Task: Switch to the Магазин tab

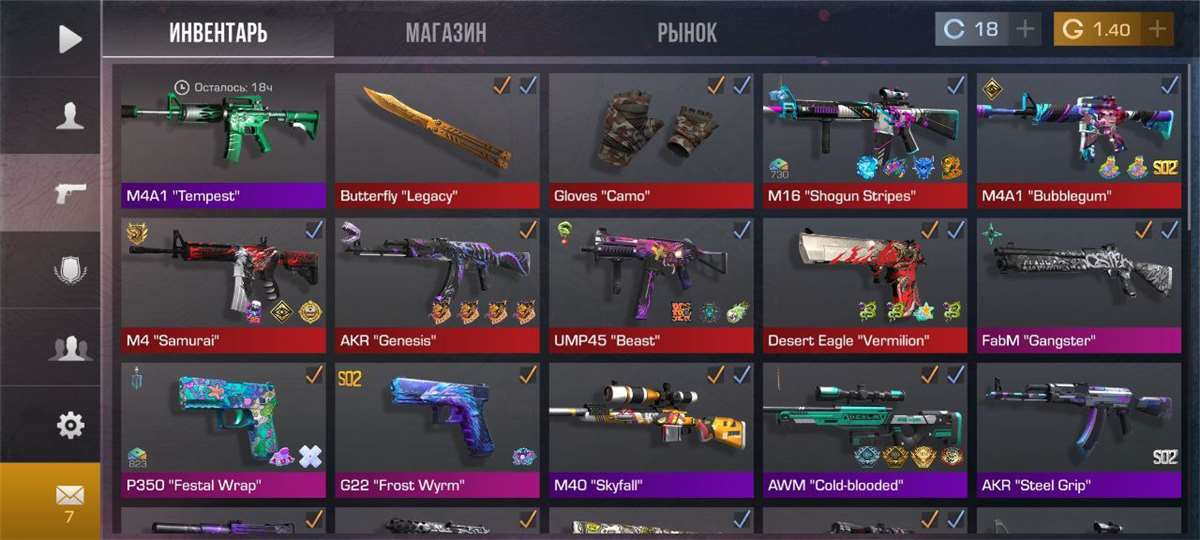Action: tap(446, 33)
